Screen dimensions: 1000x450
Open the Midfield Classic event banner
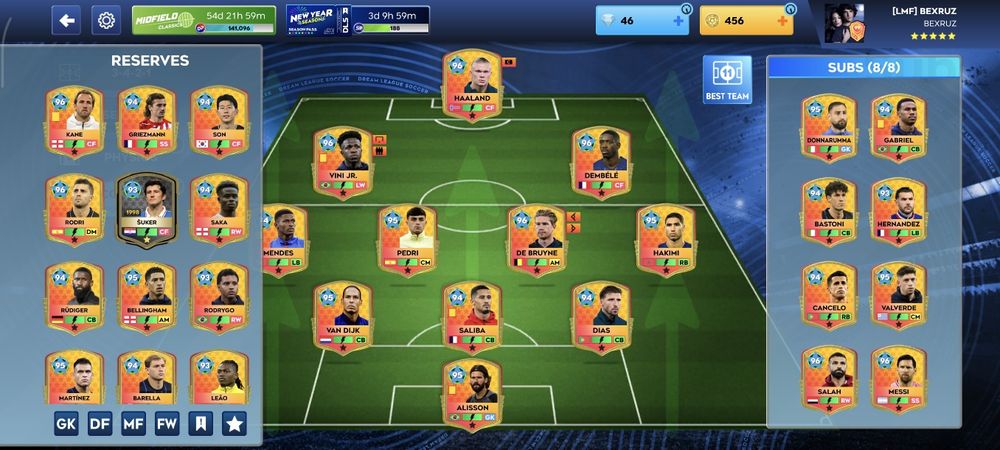(203, 20)
